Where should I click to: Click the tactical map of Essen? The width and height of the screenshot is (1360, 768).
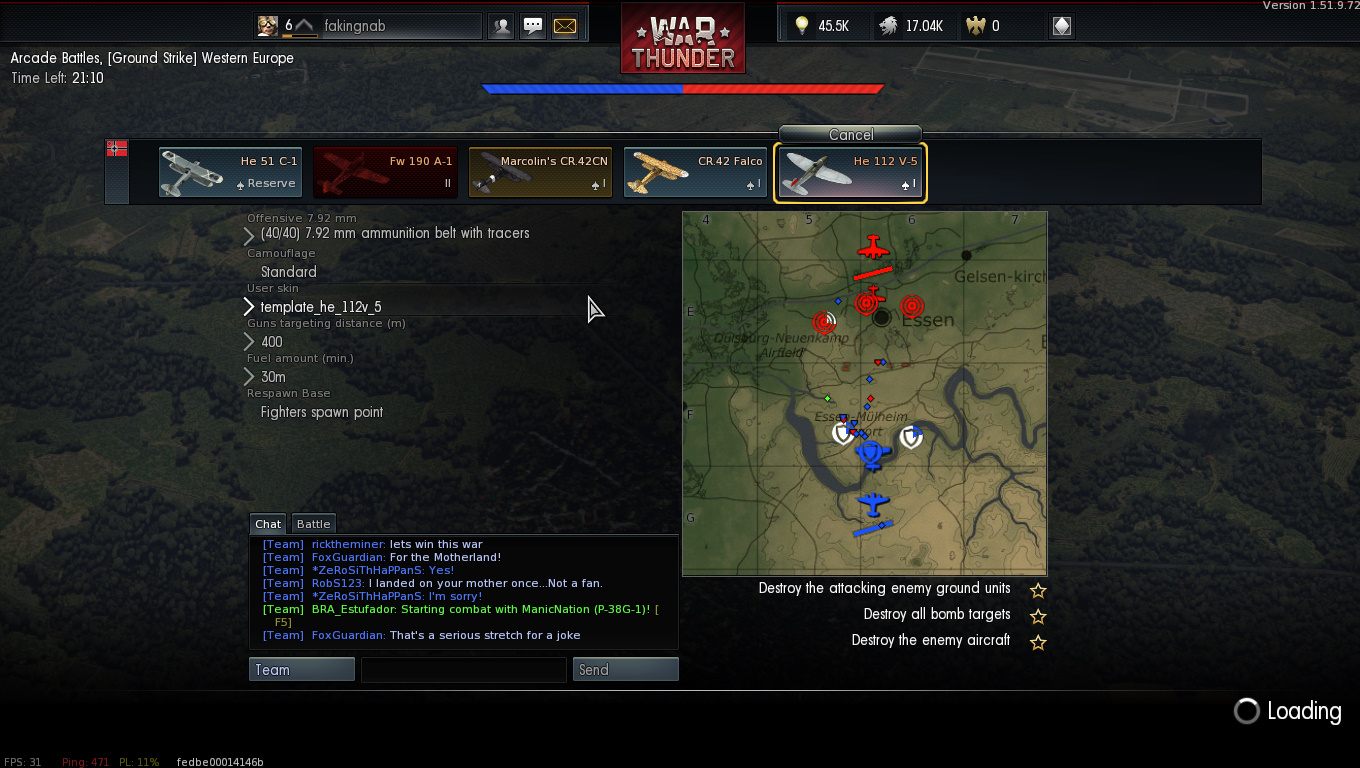click(864, 393)
